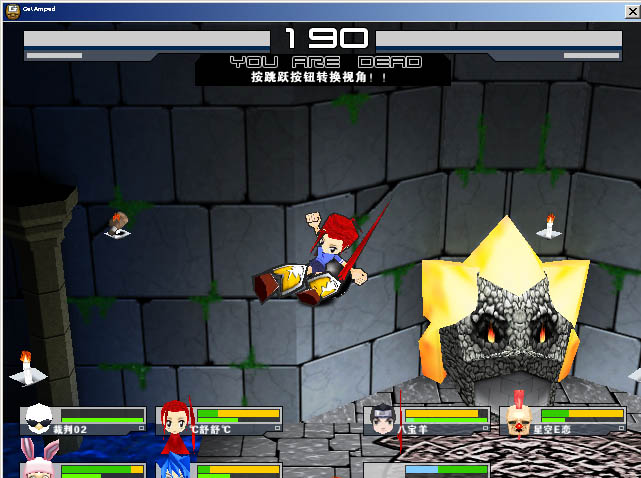
Task: Open the GetAmped window icon menu
Action: [x=12, y=8]
